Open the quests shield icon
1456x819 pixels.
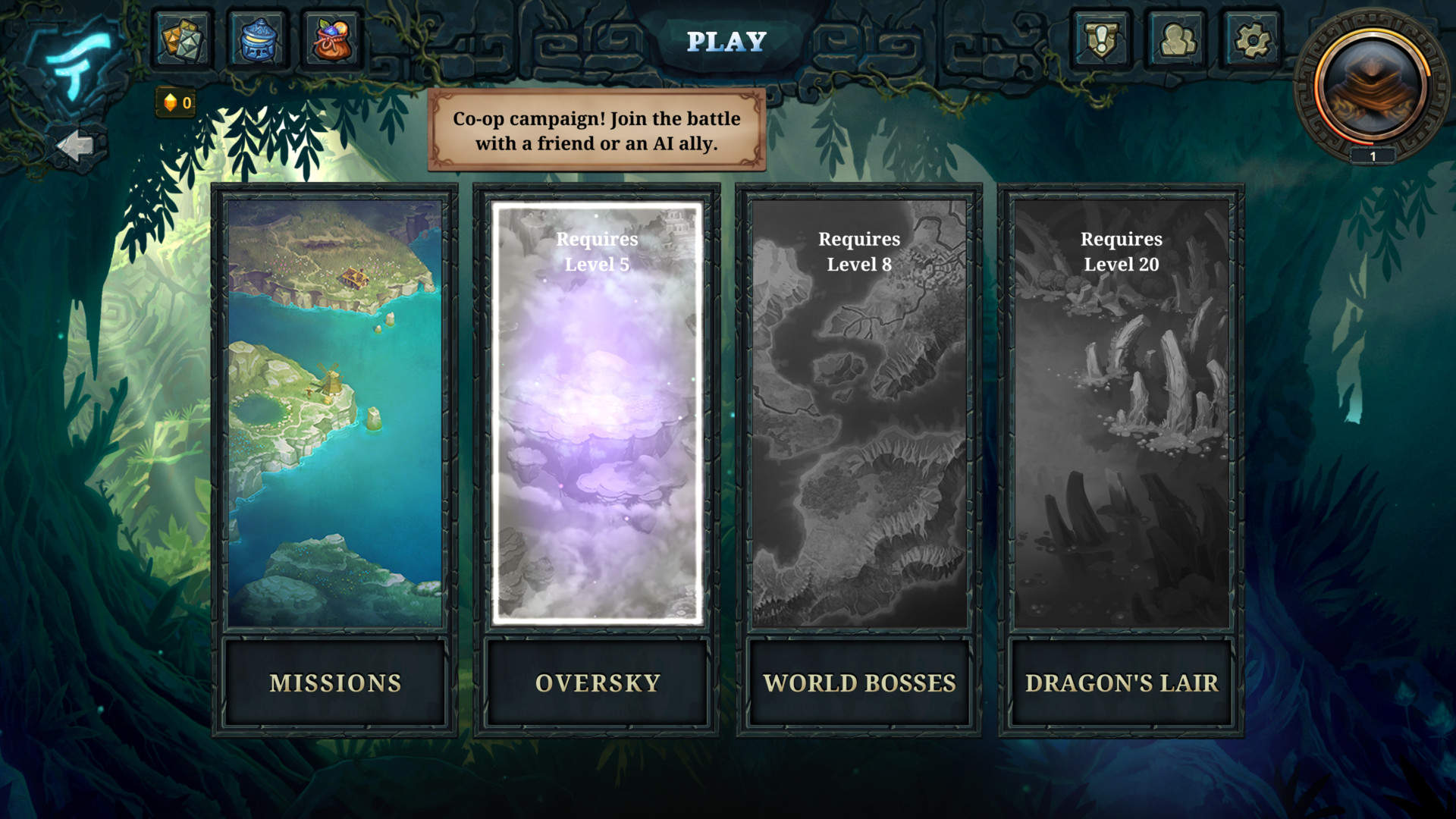click(x=1101, y=40)
